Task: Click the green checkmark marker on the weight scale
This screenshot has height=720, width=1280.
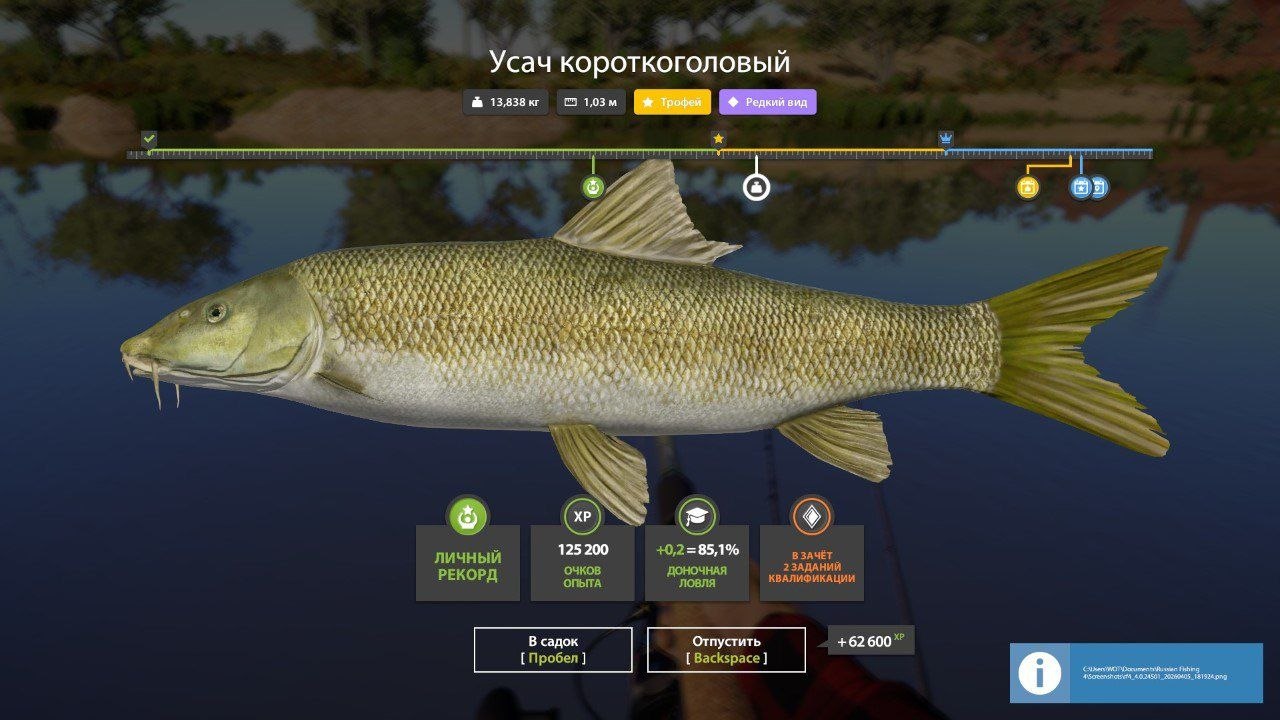Action: (148, 138)
